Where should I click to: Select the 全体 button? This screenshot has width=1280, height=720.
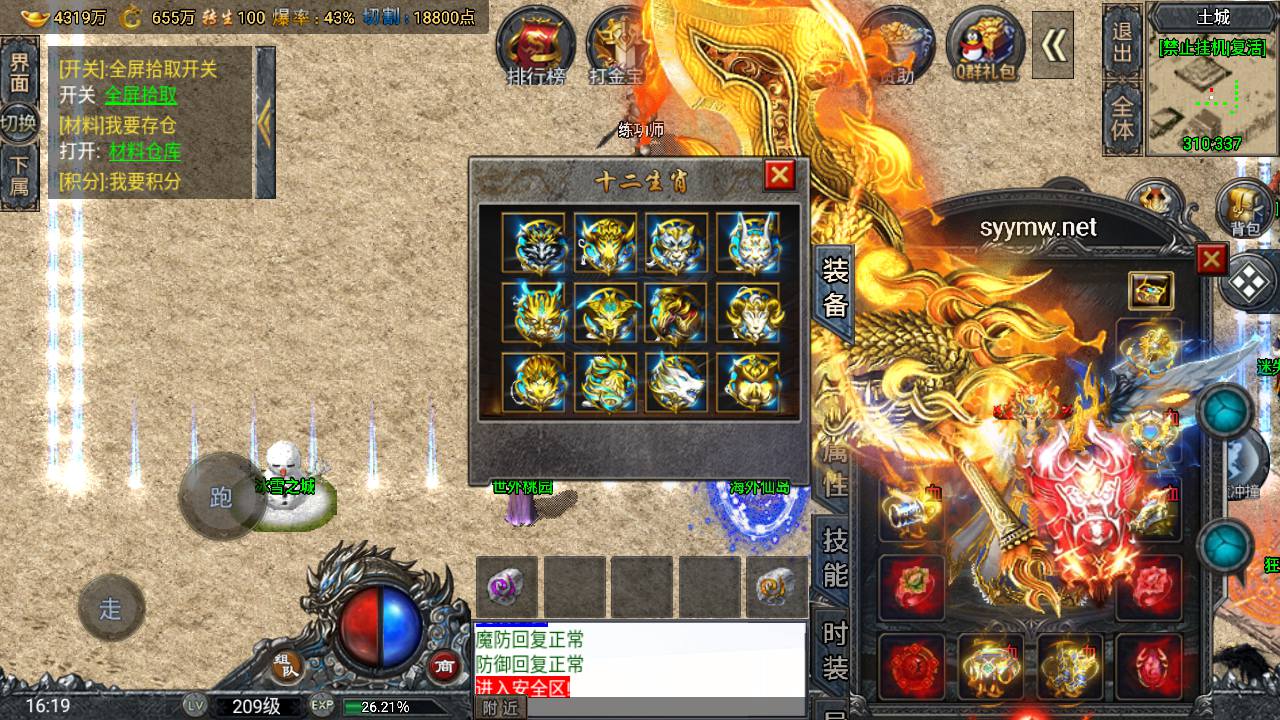[x=1123, y=118]
